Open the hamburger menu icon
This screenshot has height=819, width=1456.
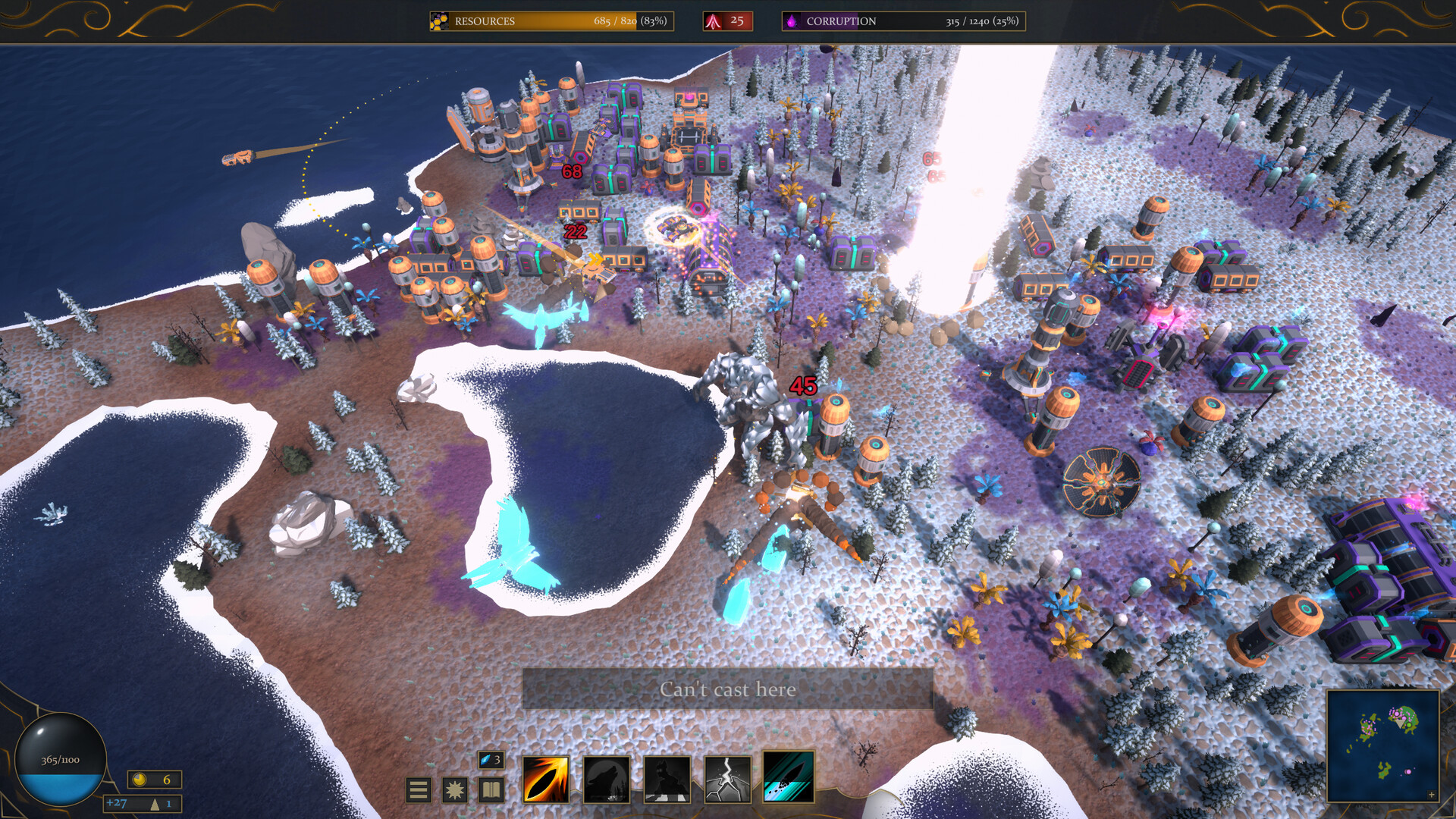418,789
